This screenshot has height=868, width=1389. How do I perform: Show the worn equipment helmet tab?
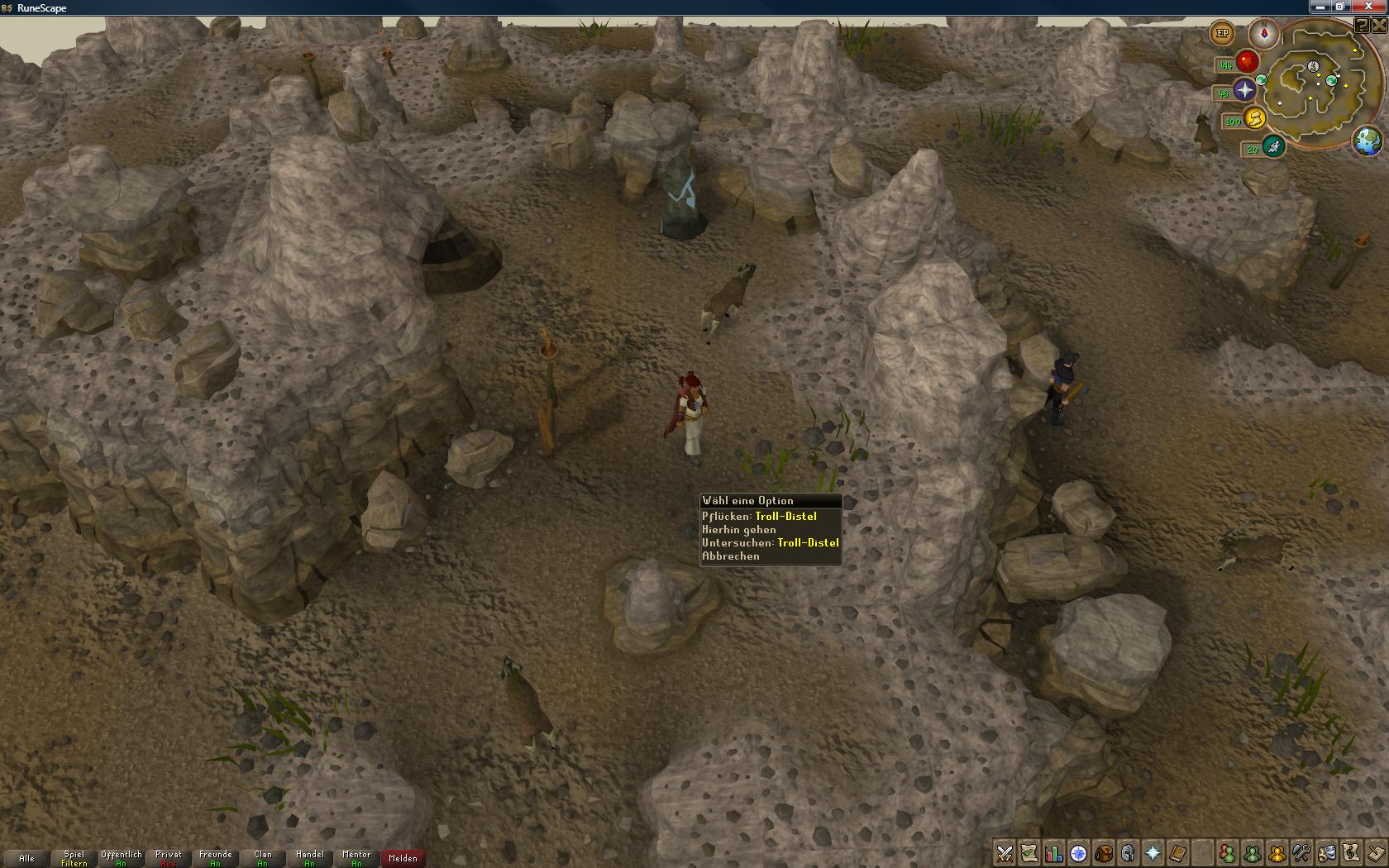click(x=1128, y=853)
